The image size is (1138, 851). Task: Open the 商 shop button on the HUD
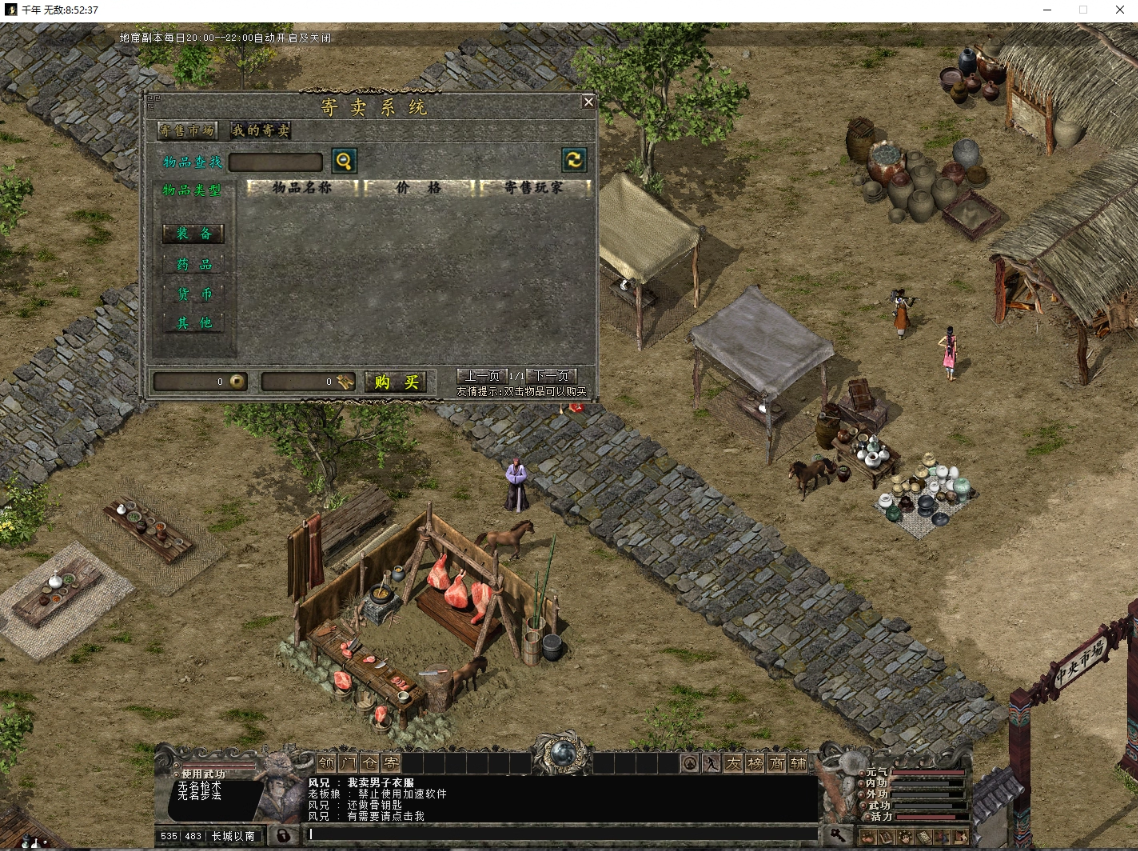pyautogui.click(x=776, y=763)
